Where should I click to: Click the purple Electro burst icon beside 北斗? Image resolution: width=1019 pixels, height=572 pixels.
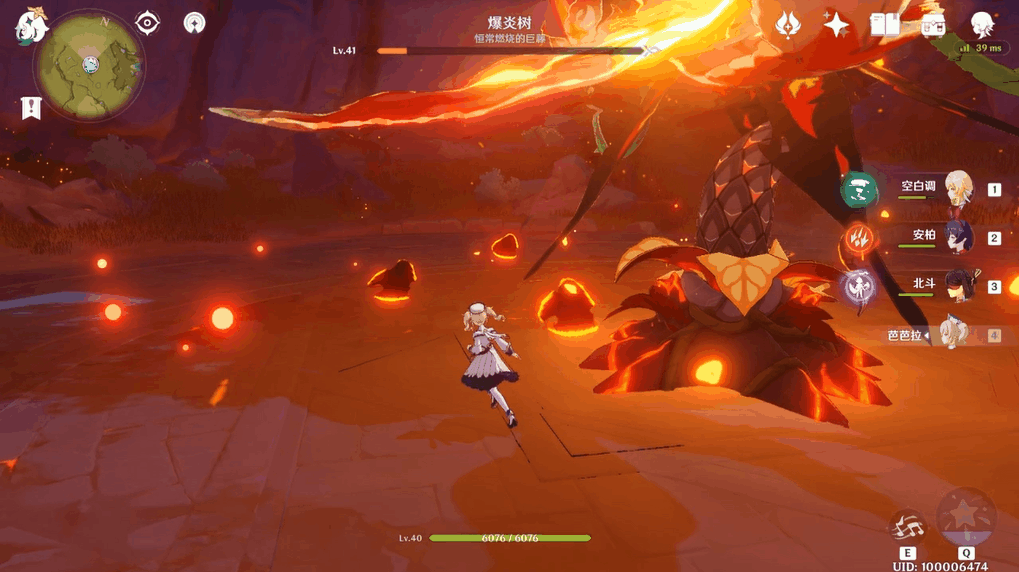[x=859, y=287]
